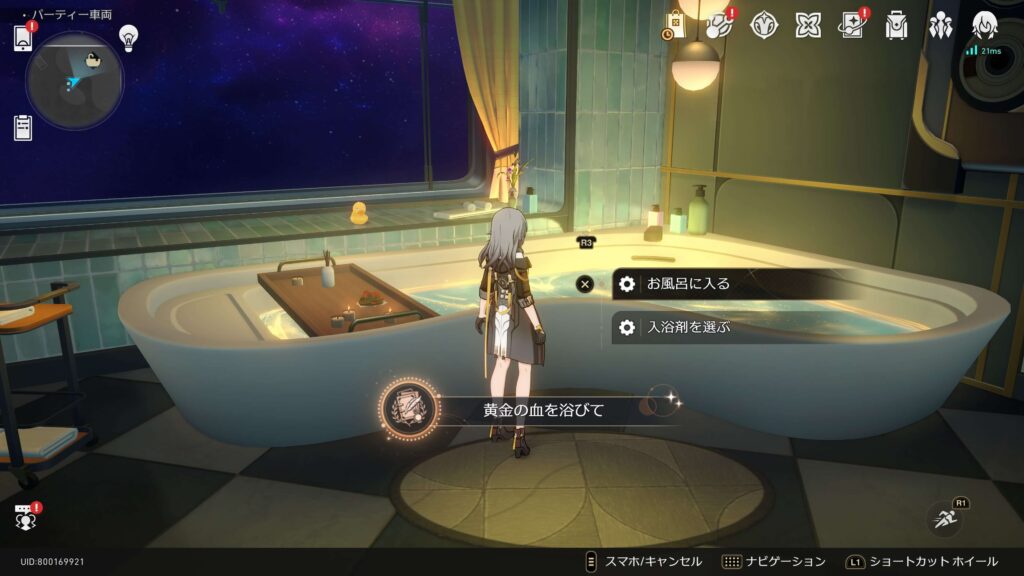
Task: Open the compass-shaped guide icon
Action: (x=764, y=26)
